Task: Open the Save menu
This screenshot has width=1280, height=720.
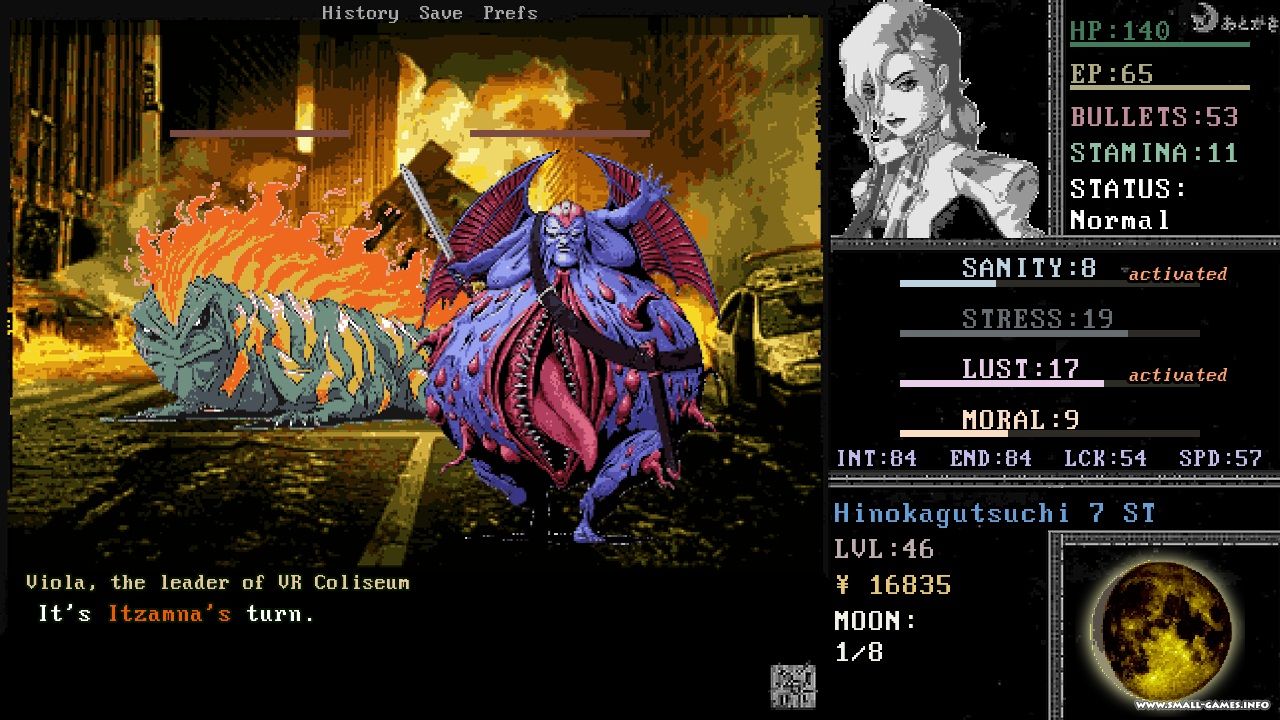Action: 440,13
